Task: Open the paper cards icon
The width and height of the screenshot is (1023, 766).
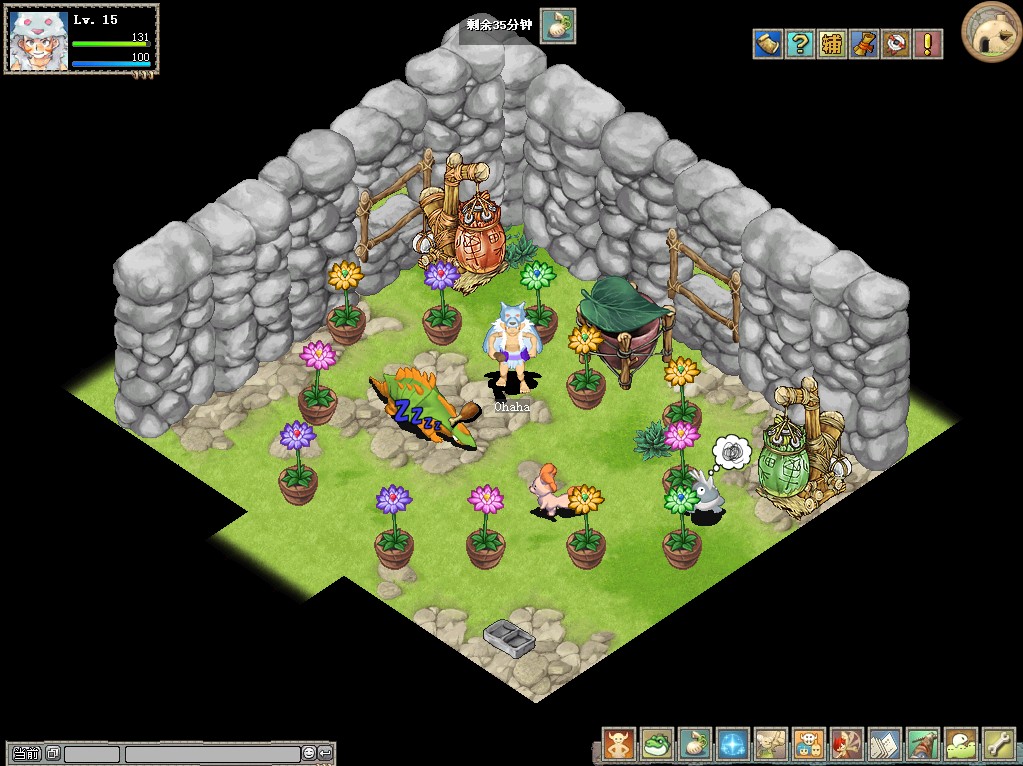Action: pyautogui.click(x=885, y=745)
